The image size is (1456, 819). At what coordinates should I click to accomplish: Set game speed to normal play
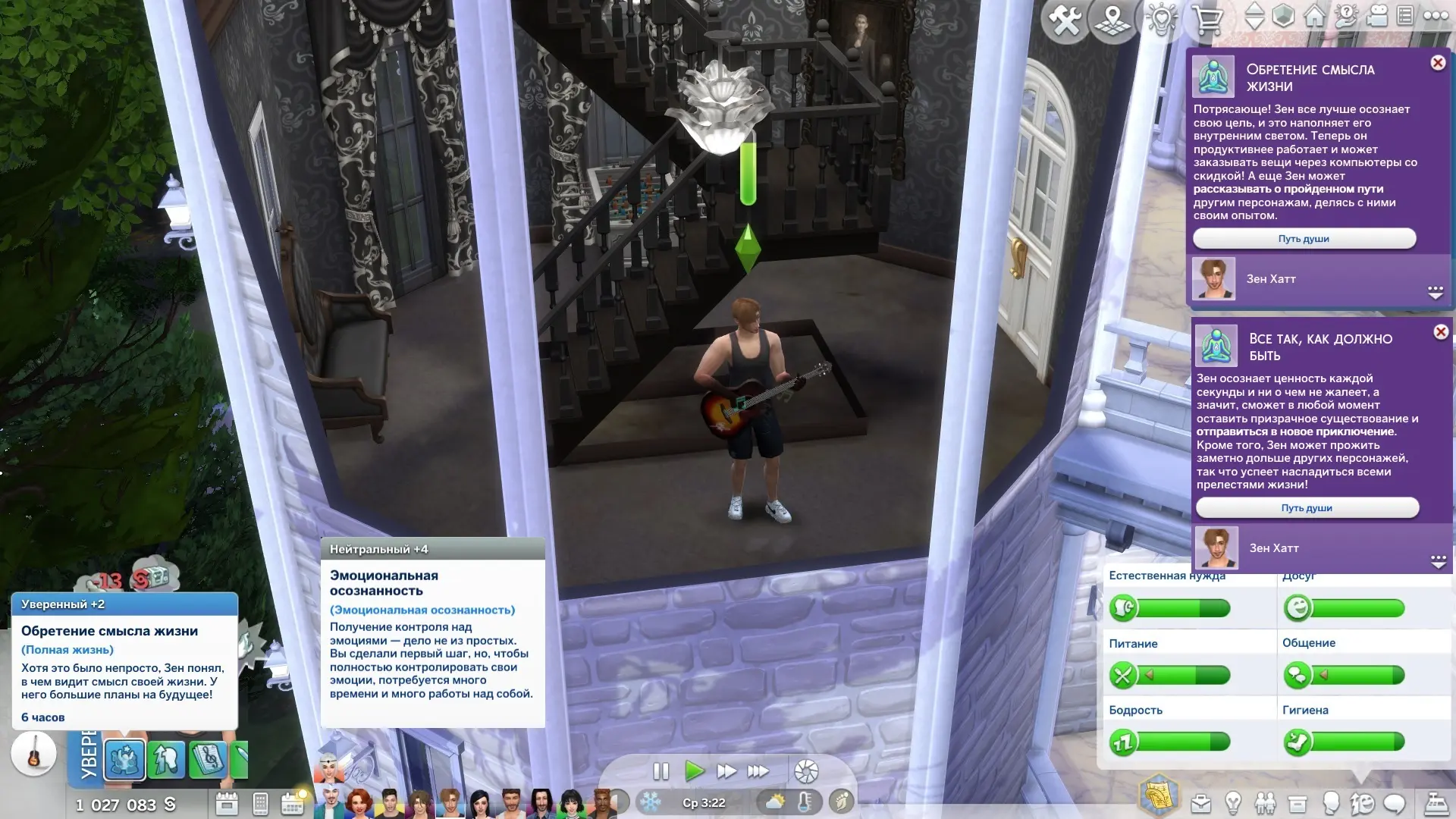click(x=694, y=772)
